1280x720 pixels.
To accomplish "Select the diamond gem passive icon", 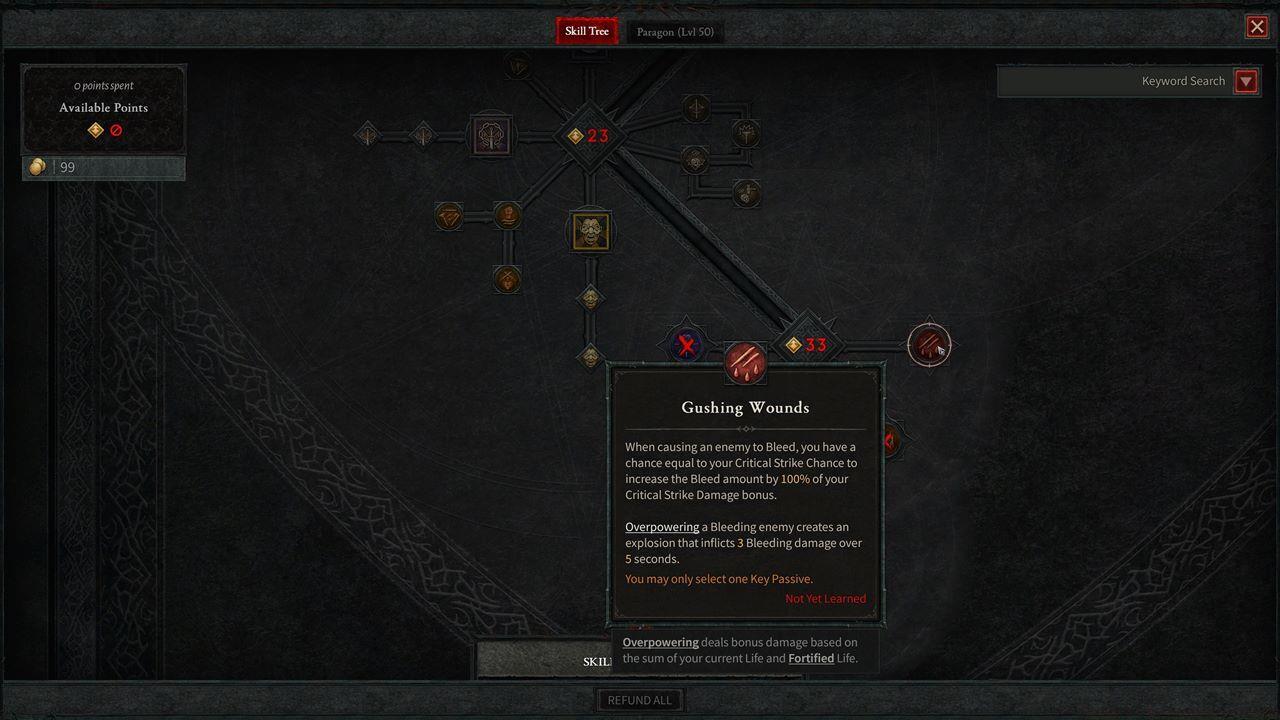I will coord(448,215).
